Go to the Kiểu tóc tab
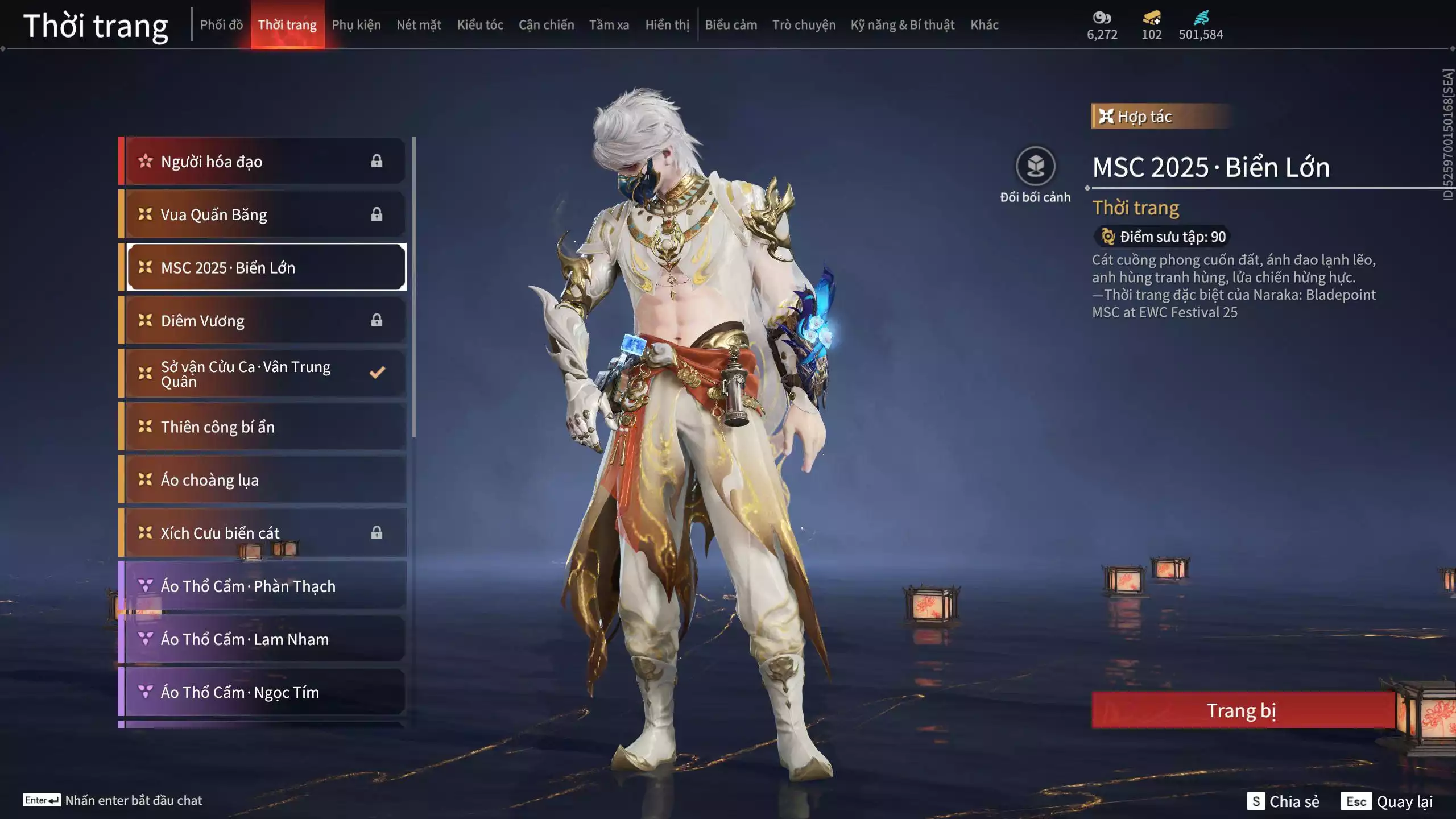Viewport: 1456px width, 819px height. (x=480, y=25)
